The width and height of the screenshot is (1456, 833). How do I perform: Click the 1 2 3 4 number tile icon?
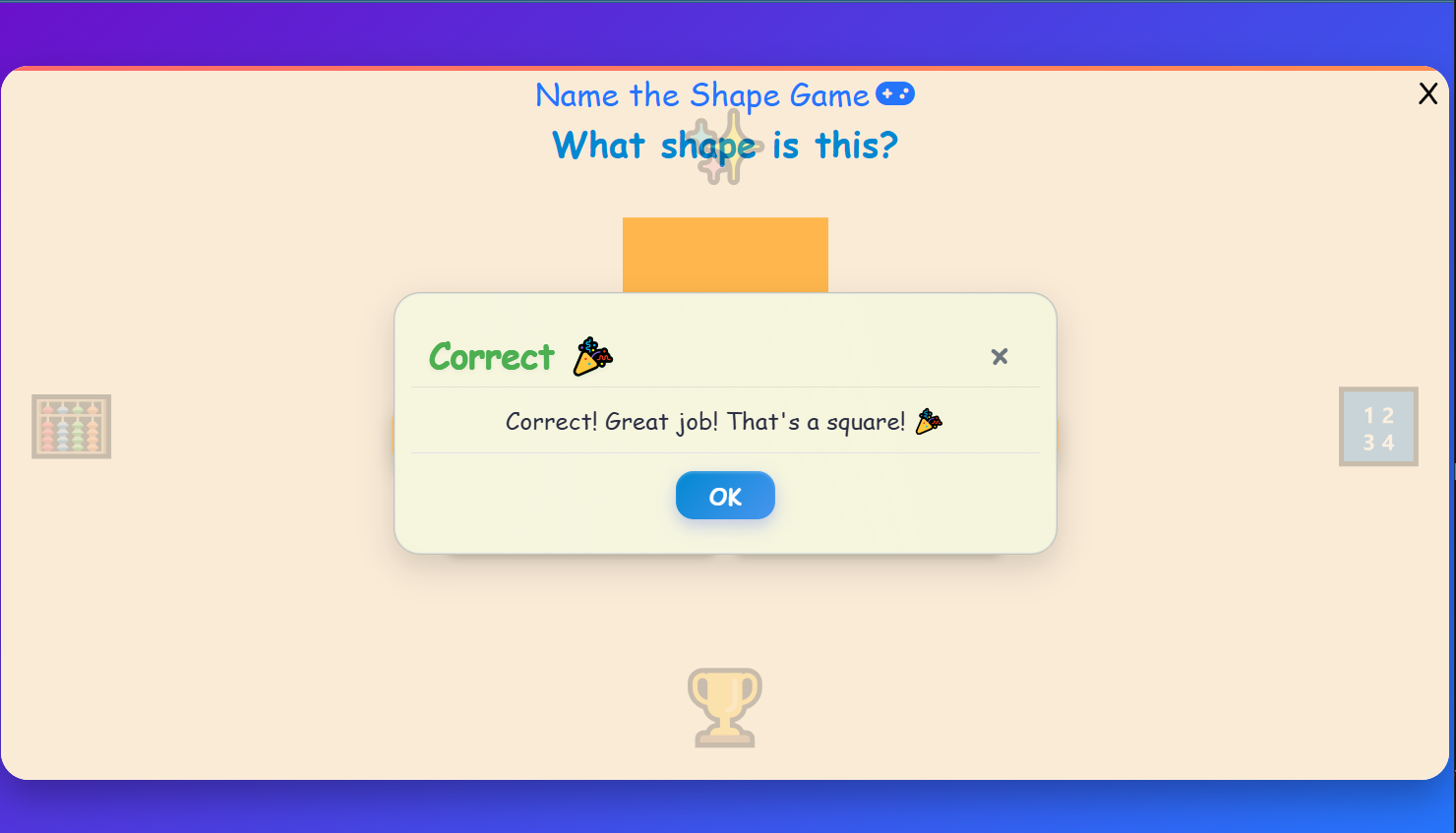1377,426
